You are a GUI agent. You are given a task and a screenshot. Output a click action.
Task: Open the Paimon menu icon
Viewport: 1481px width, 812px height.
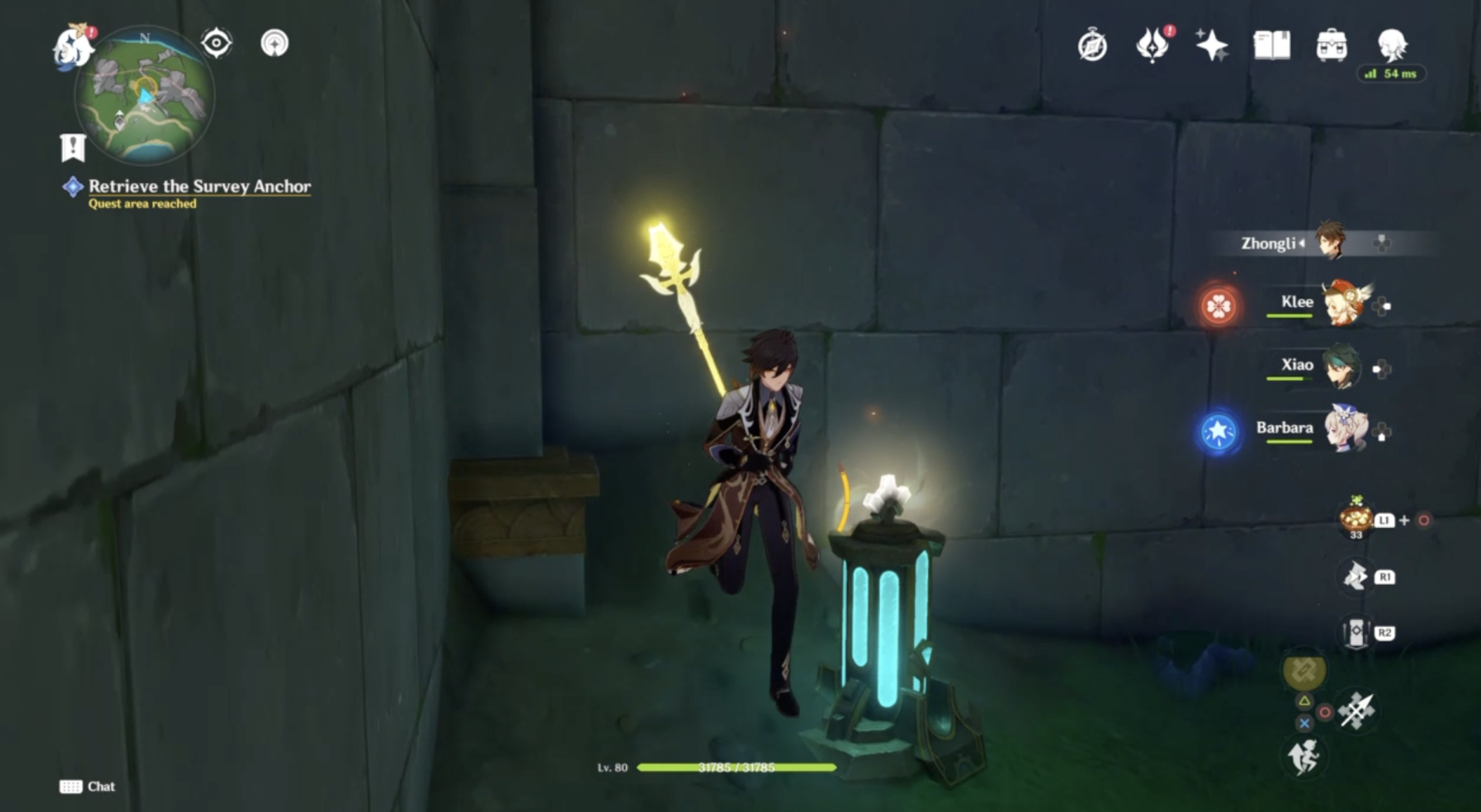[73, 46]
